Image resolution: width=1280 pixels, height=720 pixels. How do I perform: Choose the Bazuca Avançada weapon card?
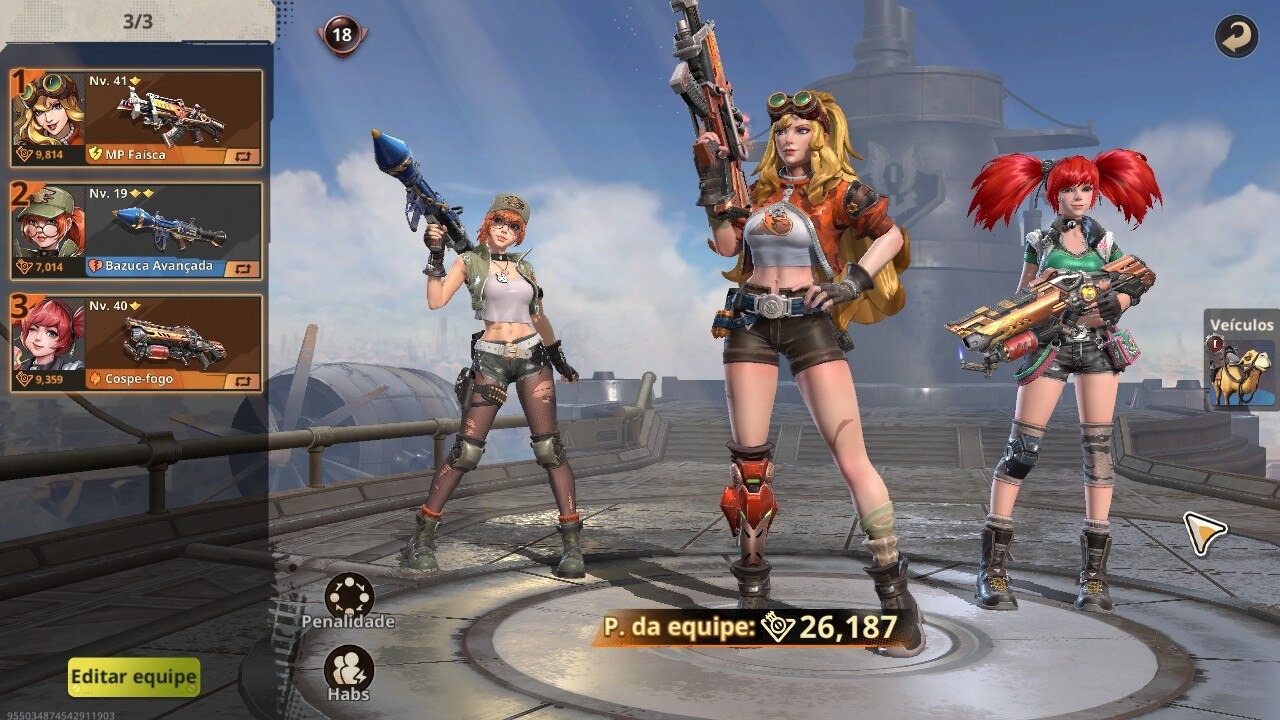click(172, 227)
